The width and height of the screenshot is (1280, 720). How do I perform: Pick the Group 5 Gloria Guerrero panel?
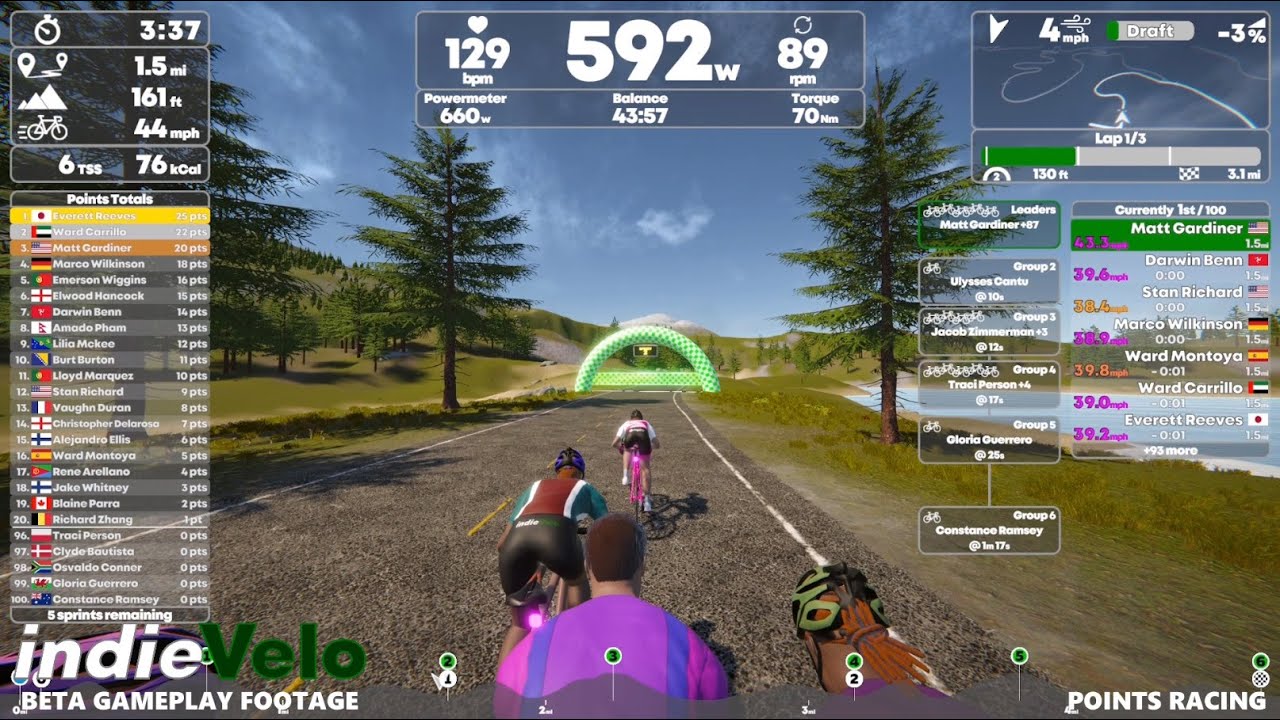click(x=988, y=439)
